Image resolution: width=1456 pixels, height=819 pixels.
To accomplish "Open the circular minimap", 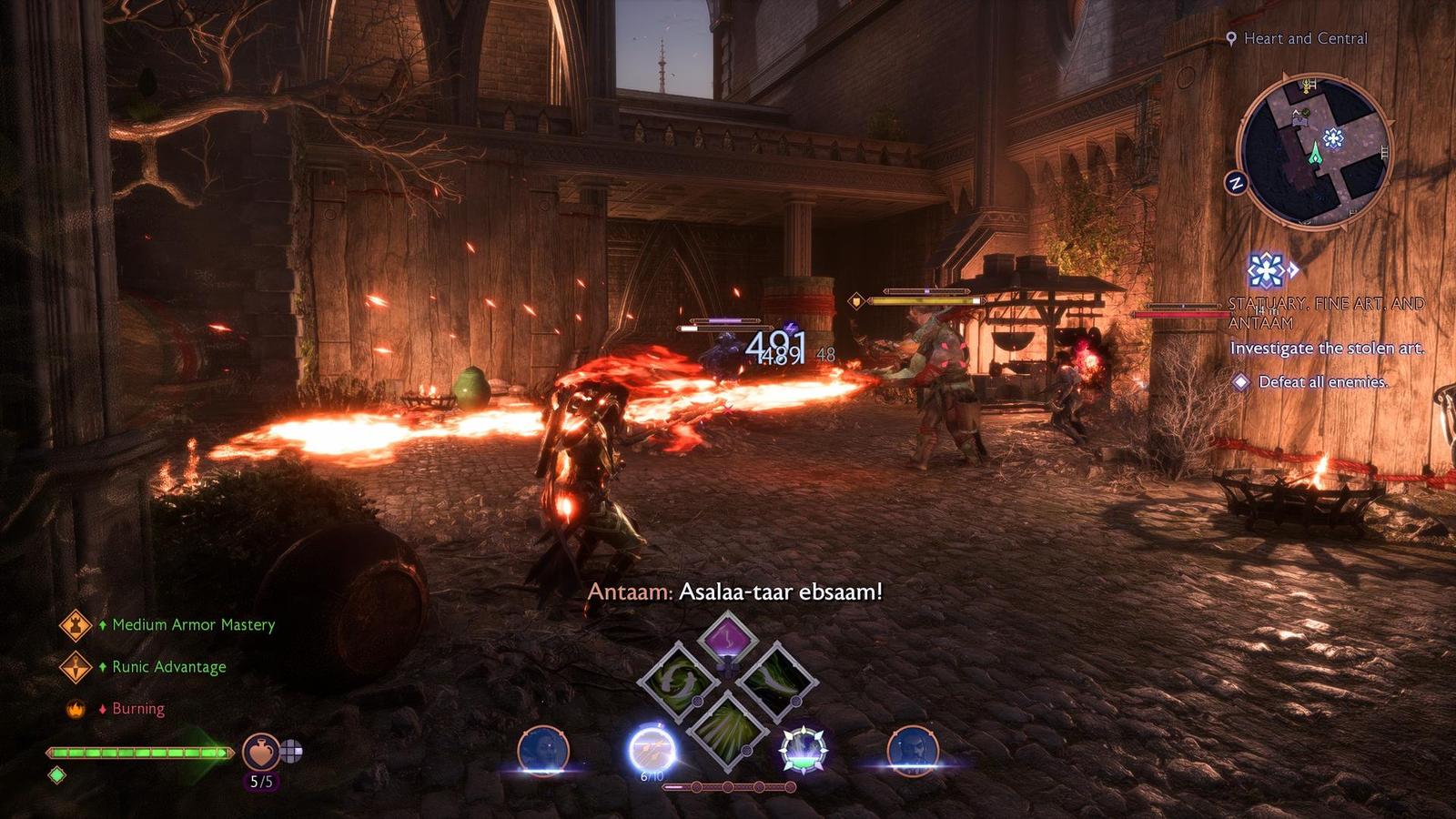I will [x=1314, y=152].
